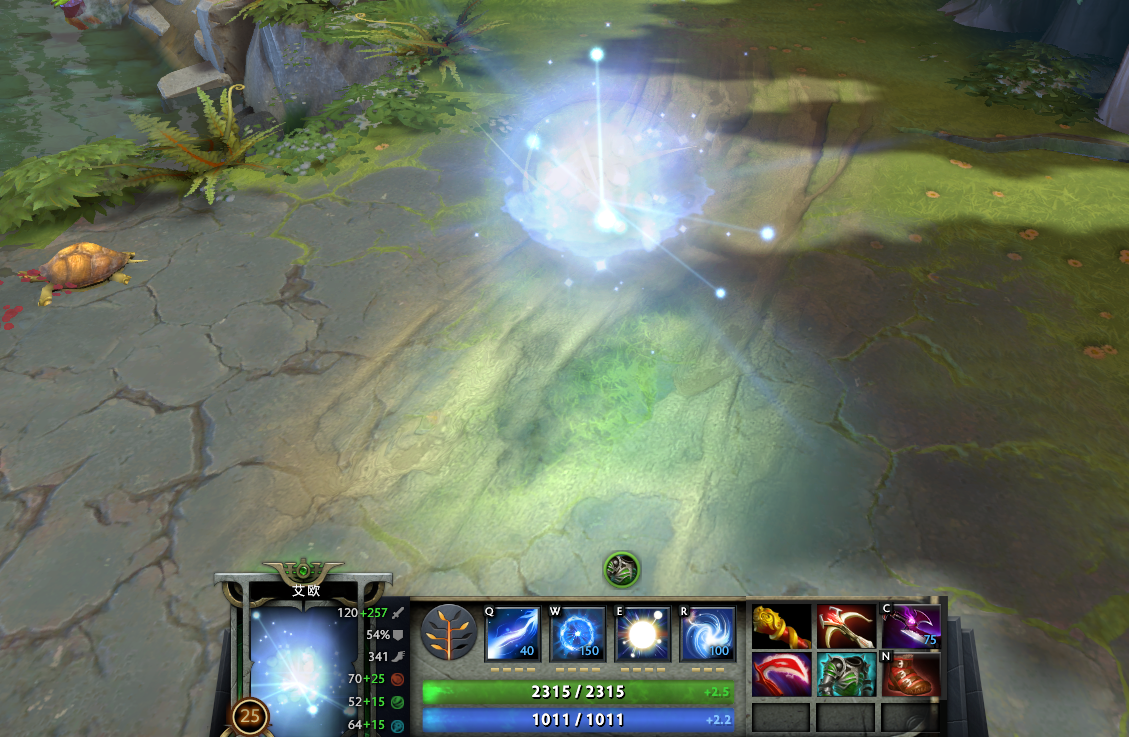
Task: Trigger the Overcharge ability
Action: (643, 634)
